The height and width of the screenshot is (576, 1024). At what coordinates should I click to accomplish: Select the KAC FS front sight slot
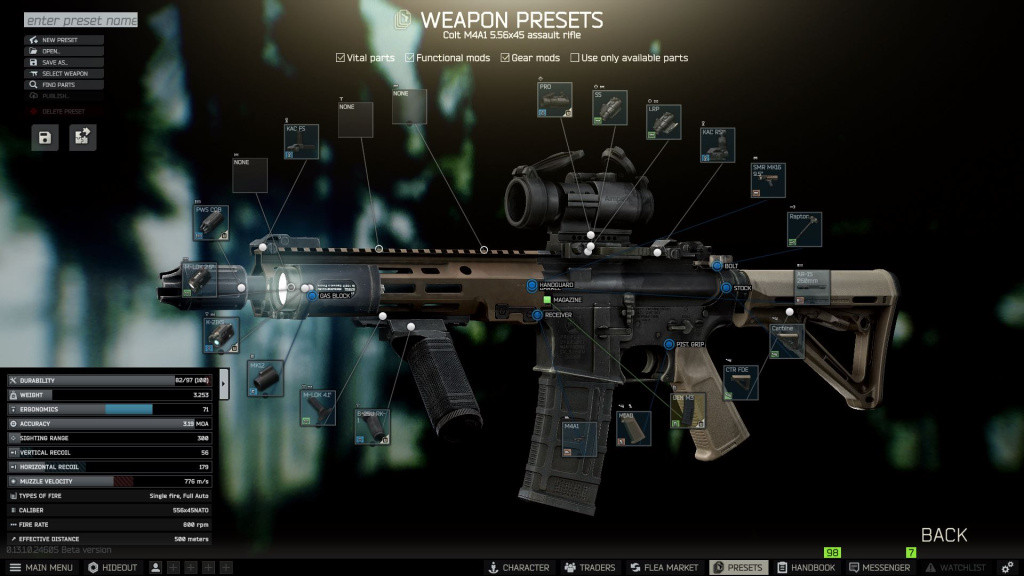(x=302, y=141)
